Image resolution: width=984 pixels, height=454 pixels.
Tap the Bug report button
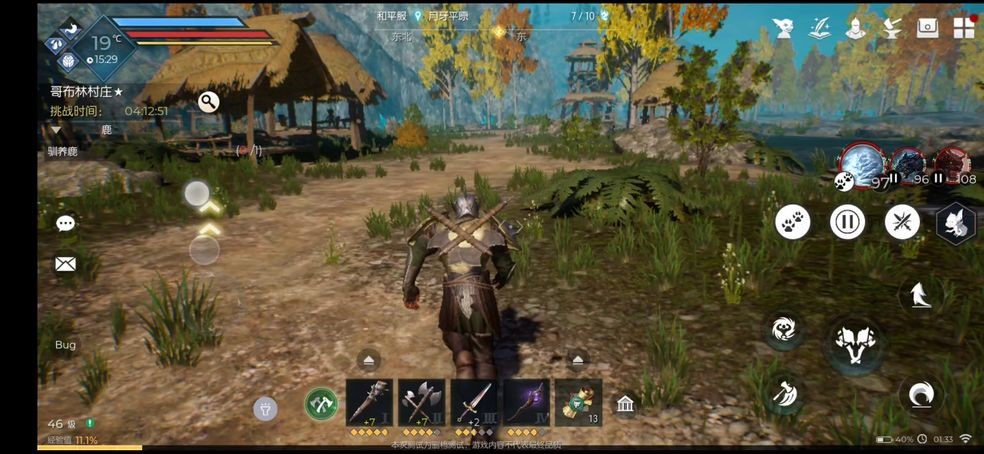(65, 345)
